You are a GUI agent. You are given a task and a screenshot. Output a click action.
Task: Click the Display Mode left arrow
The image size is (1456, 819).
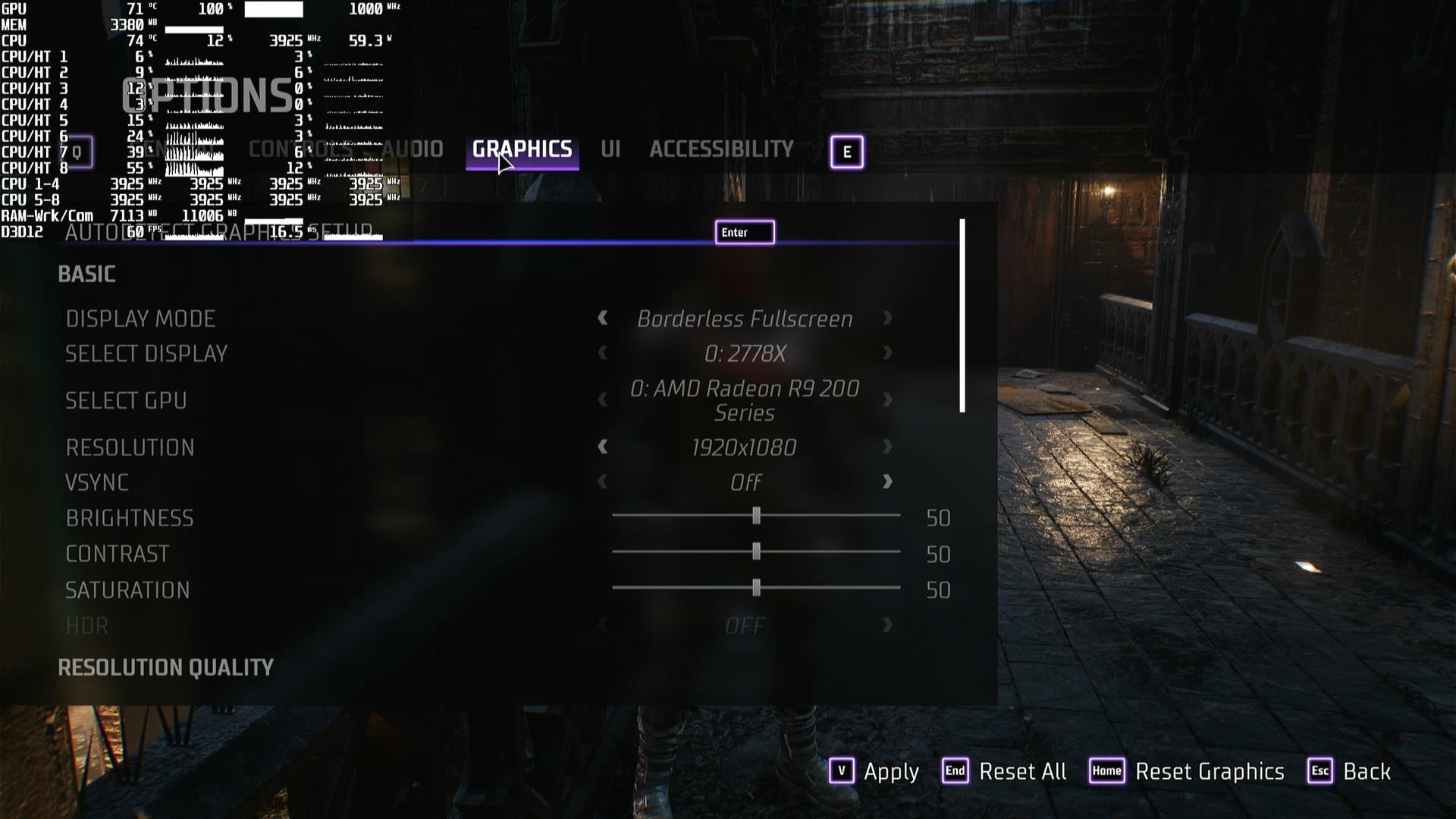(603, 318)
